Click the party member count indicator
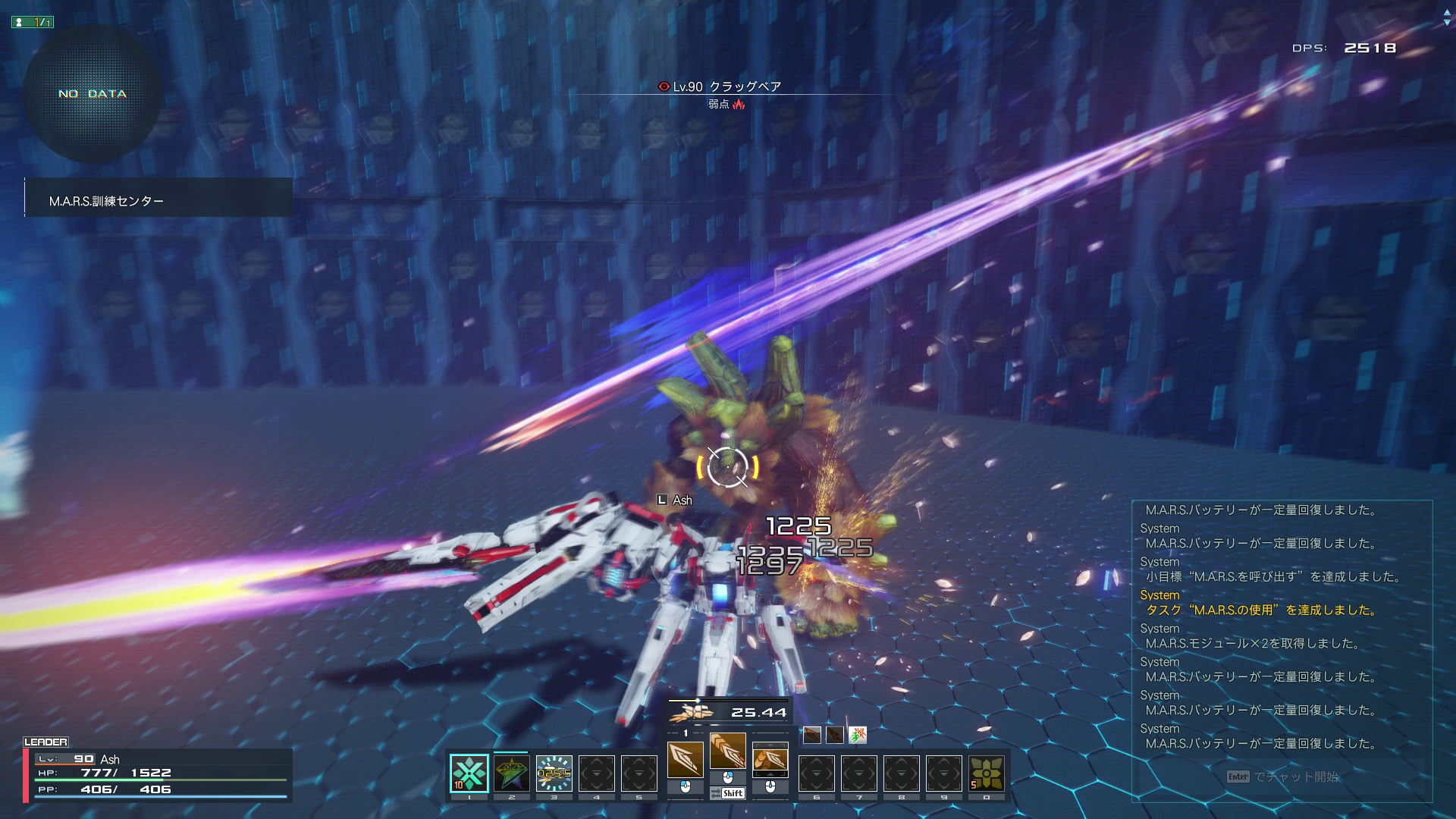1456x819 pixels. pyautogui.click(x=33, y=22)
